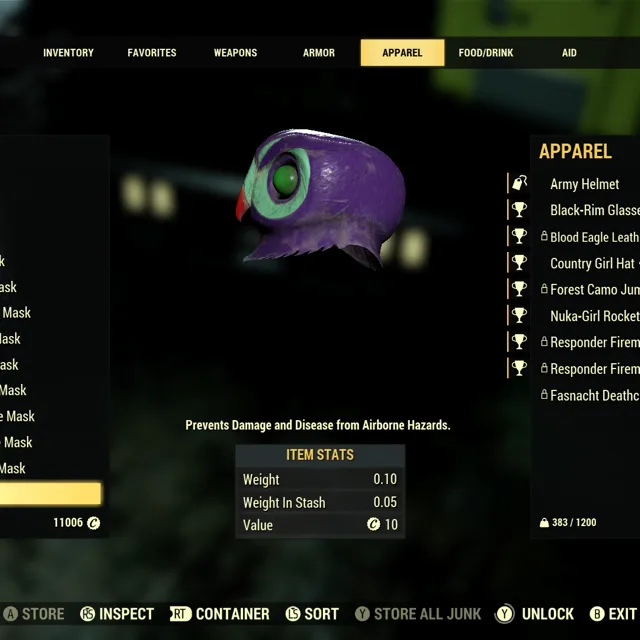Click the highlighted Apparel tab

pyautogui.click(x=402, y=53)
